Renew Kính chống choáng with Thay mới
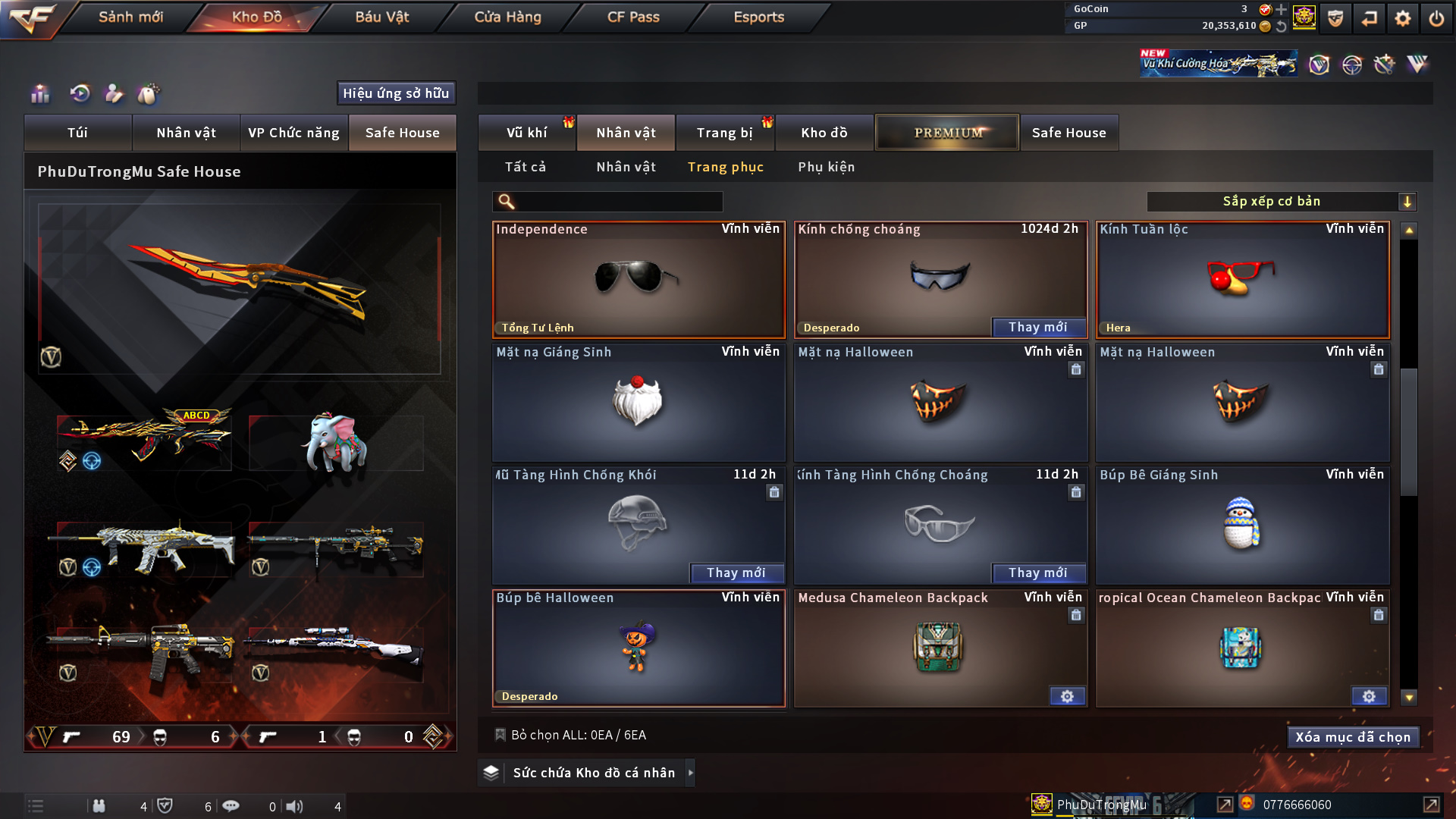Screen dimensions: 1456x819 pyautogui.click(x=1037, y=327)
